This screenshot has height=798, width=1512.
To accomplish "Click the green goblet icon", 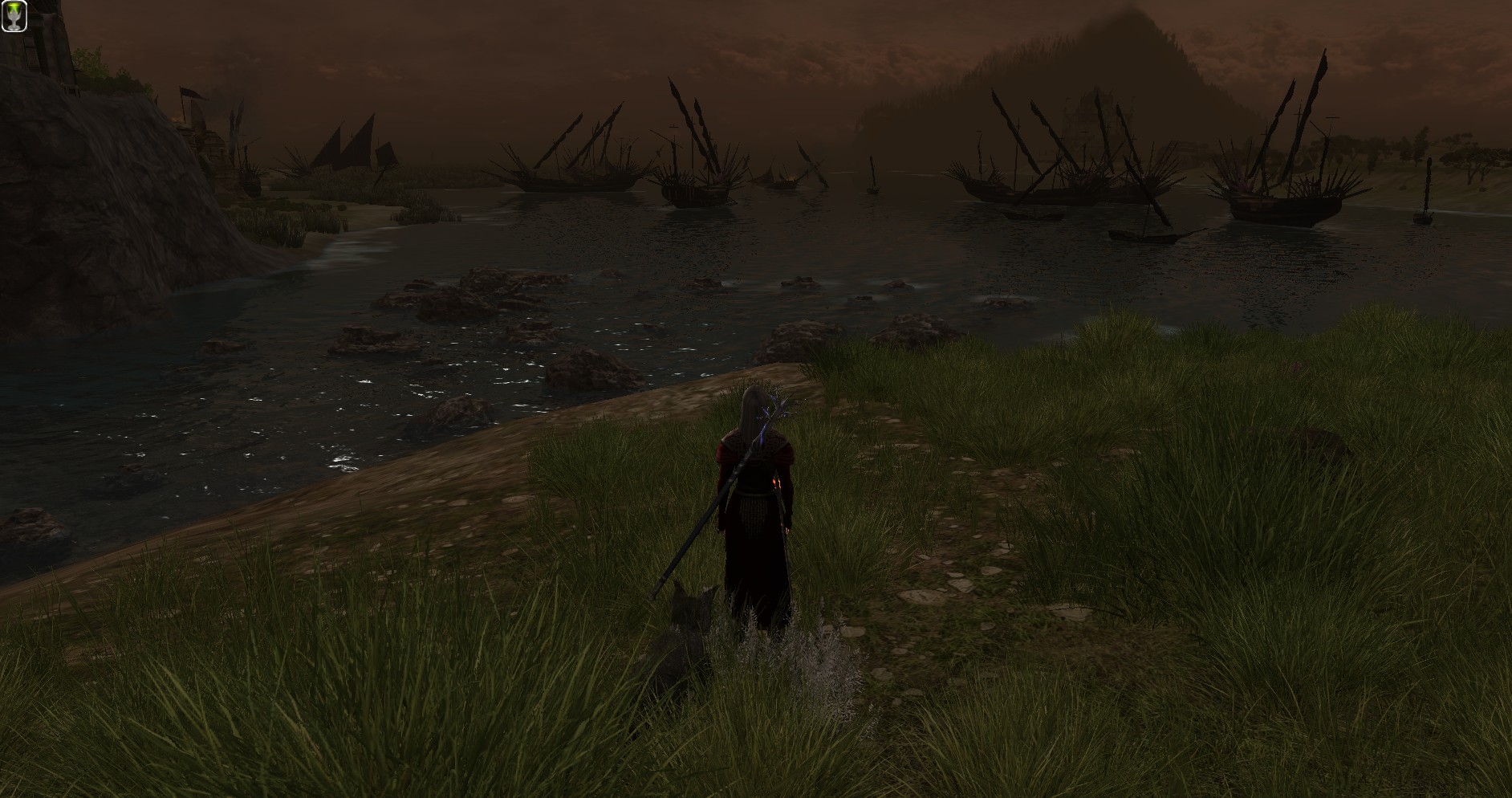I will (x=14, y=16).
